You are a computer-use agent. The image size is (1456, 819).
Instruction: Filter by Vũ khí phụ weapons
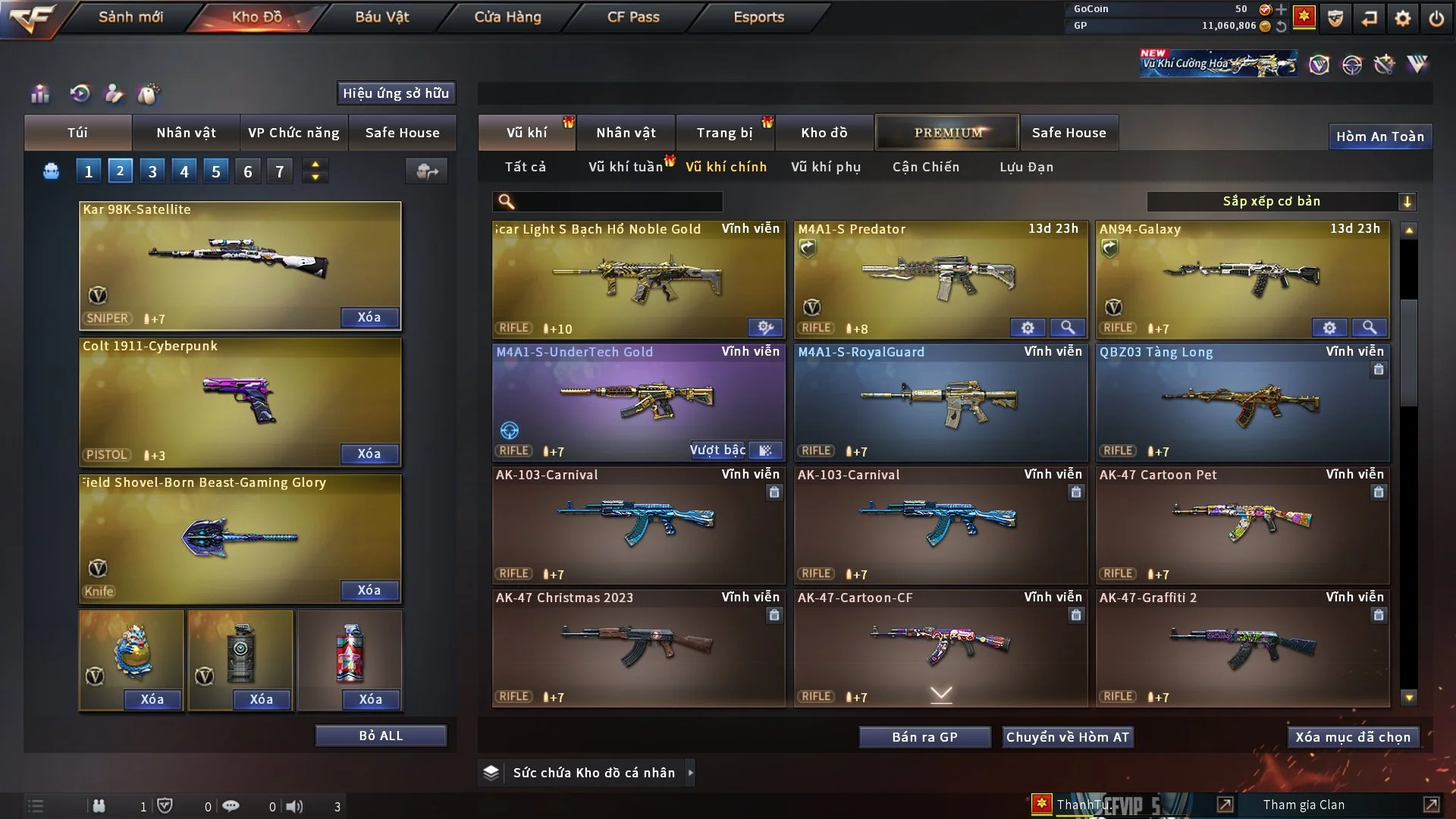825,167
